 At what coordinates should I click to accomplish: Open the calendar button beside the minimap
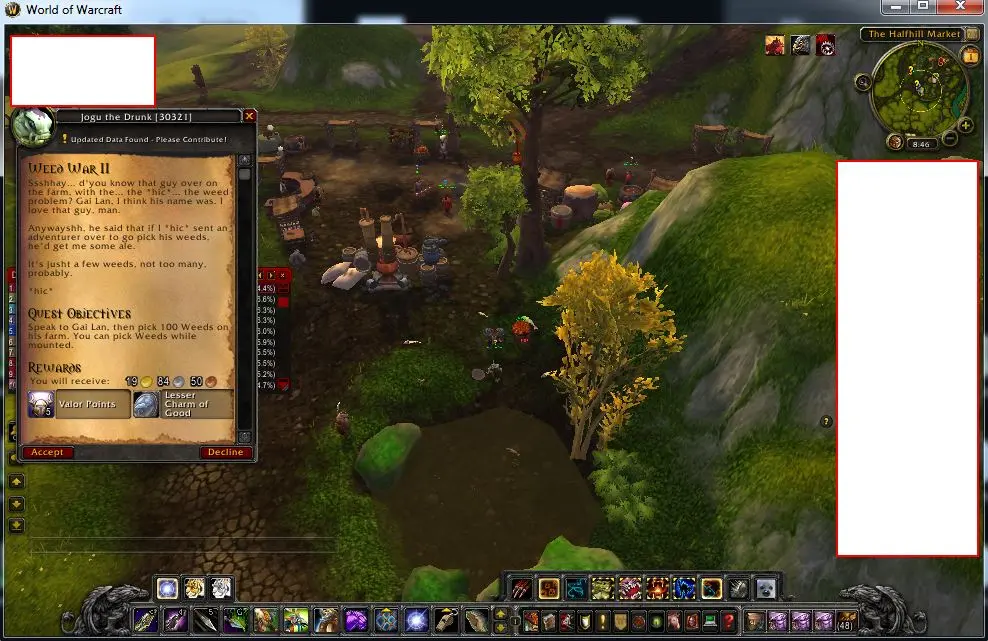coord(970,57)
